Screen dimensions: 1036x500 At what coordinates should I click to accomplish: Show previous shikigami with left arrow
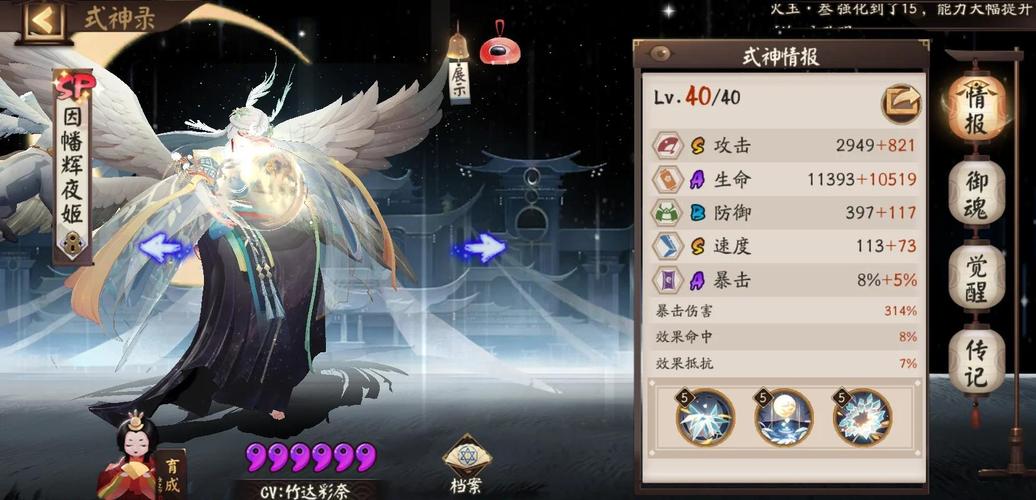pyautogui.click(x=163, y=247)
